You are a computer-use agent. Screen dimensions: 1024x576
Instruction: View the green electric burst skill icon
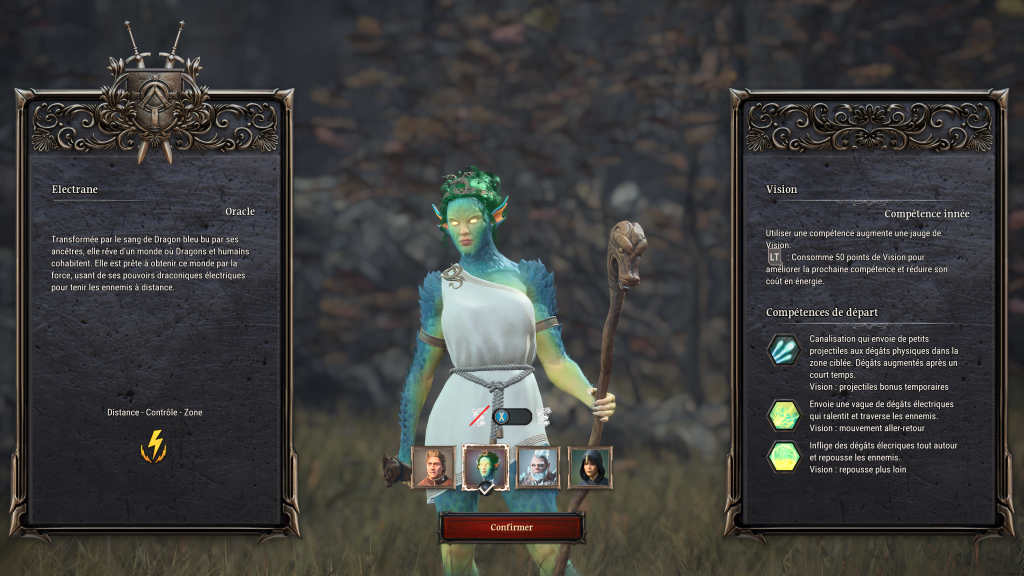(784, 456)
